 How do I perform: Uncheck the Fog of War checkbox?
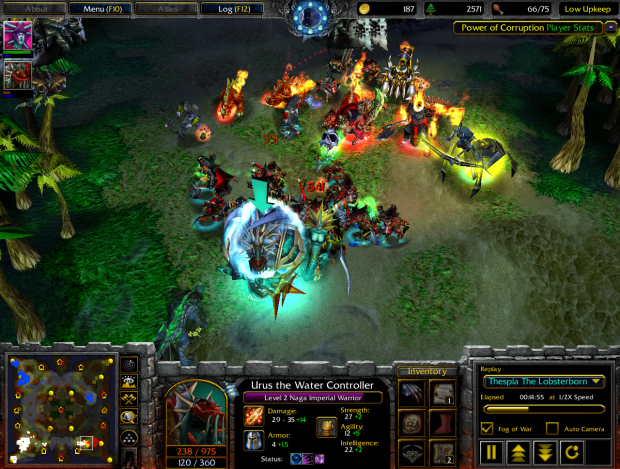coord(487,428)
